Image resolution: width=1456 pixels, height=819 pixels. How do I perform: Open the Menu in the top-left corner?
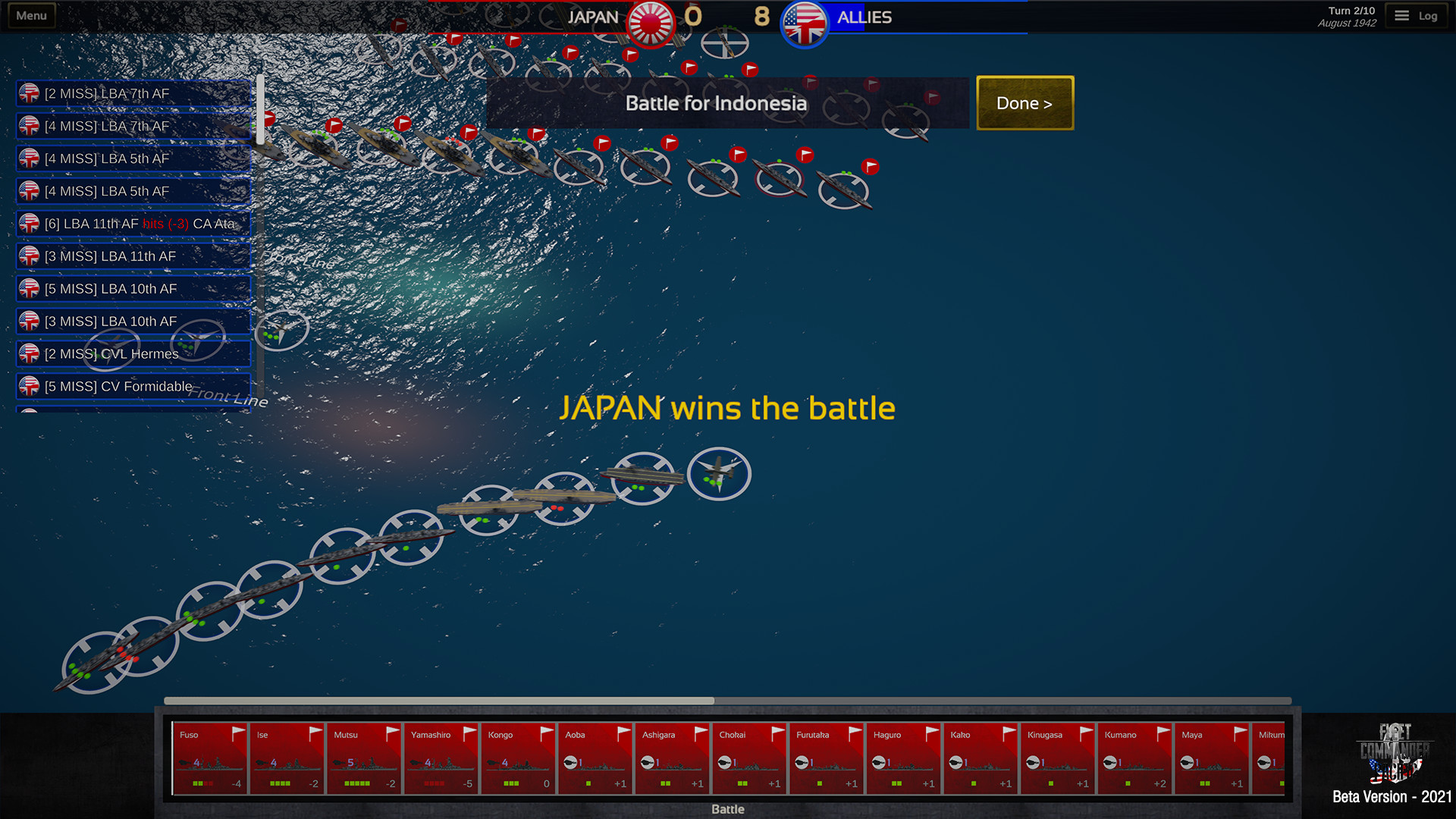[30, 14]
